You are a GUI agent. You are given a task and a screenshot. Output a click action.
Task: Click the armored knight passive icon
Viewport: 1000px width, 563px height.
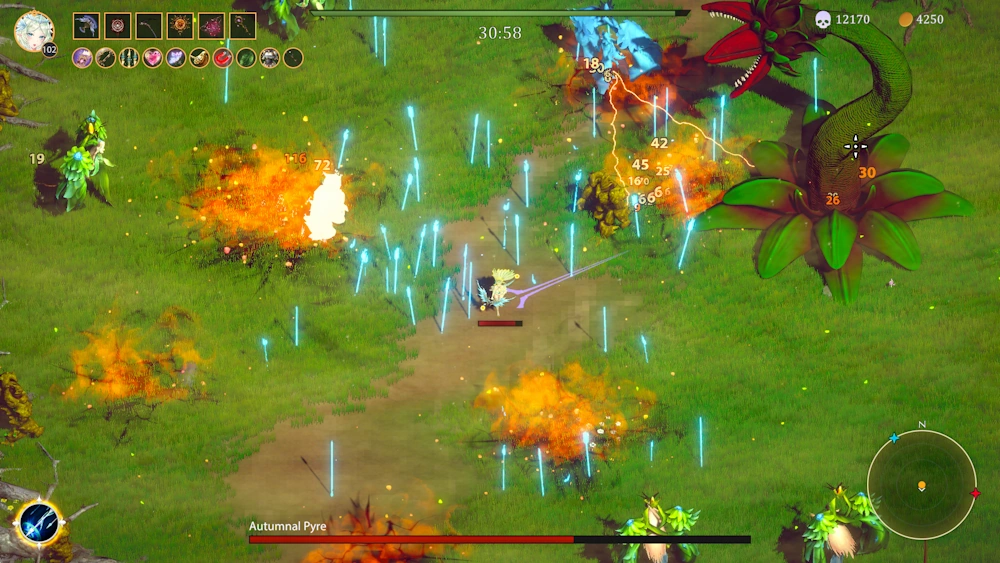coord(269,58)
